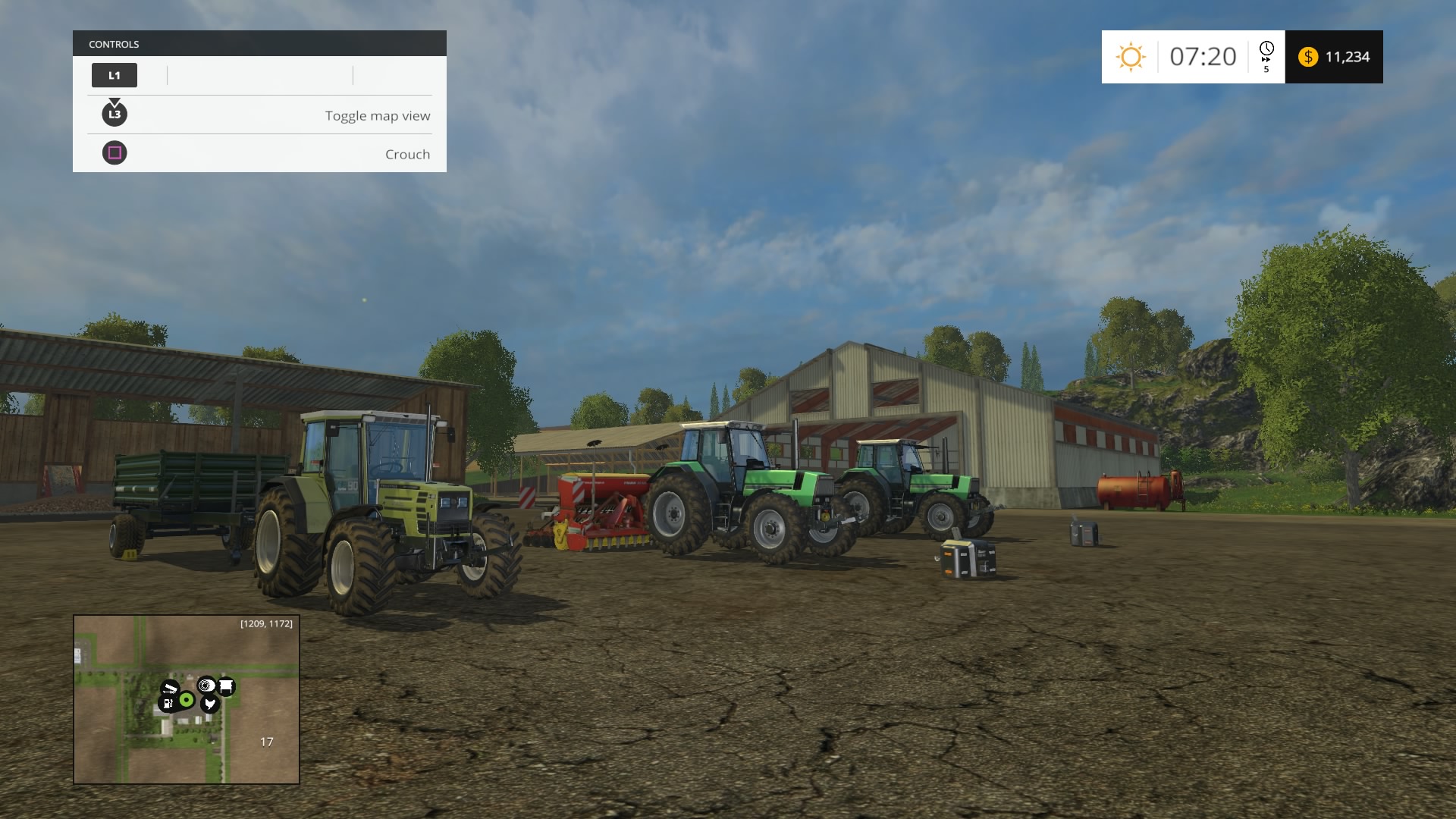Select the fuel station icon on the minimap
Viewport: 1456px width, 819px height.
(168, 704)
